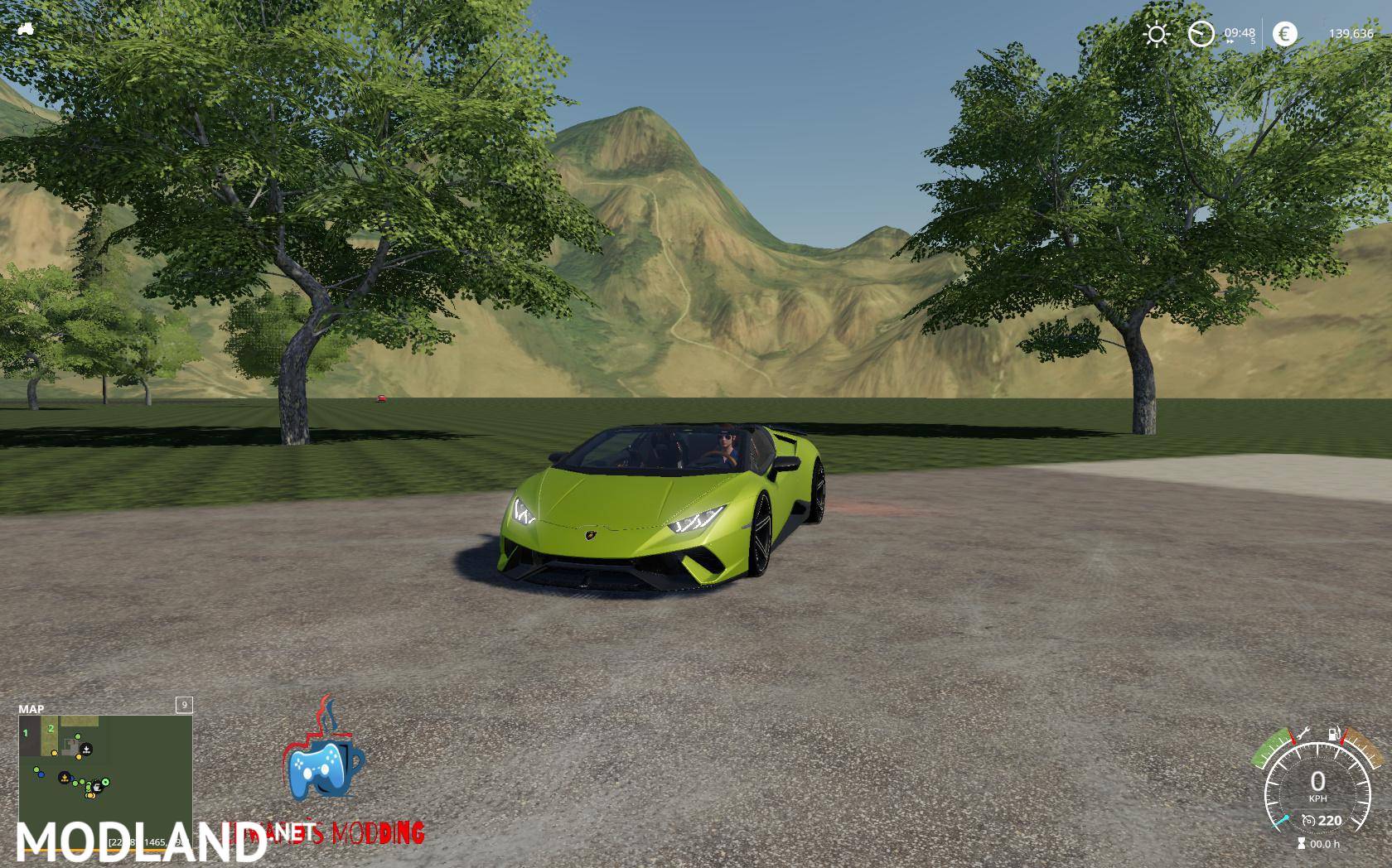The height and width of the screenshot is (868, 1392).
Task: Click the clock icon near the time display
Action: (x=1201, y=34)
